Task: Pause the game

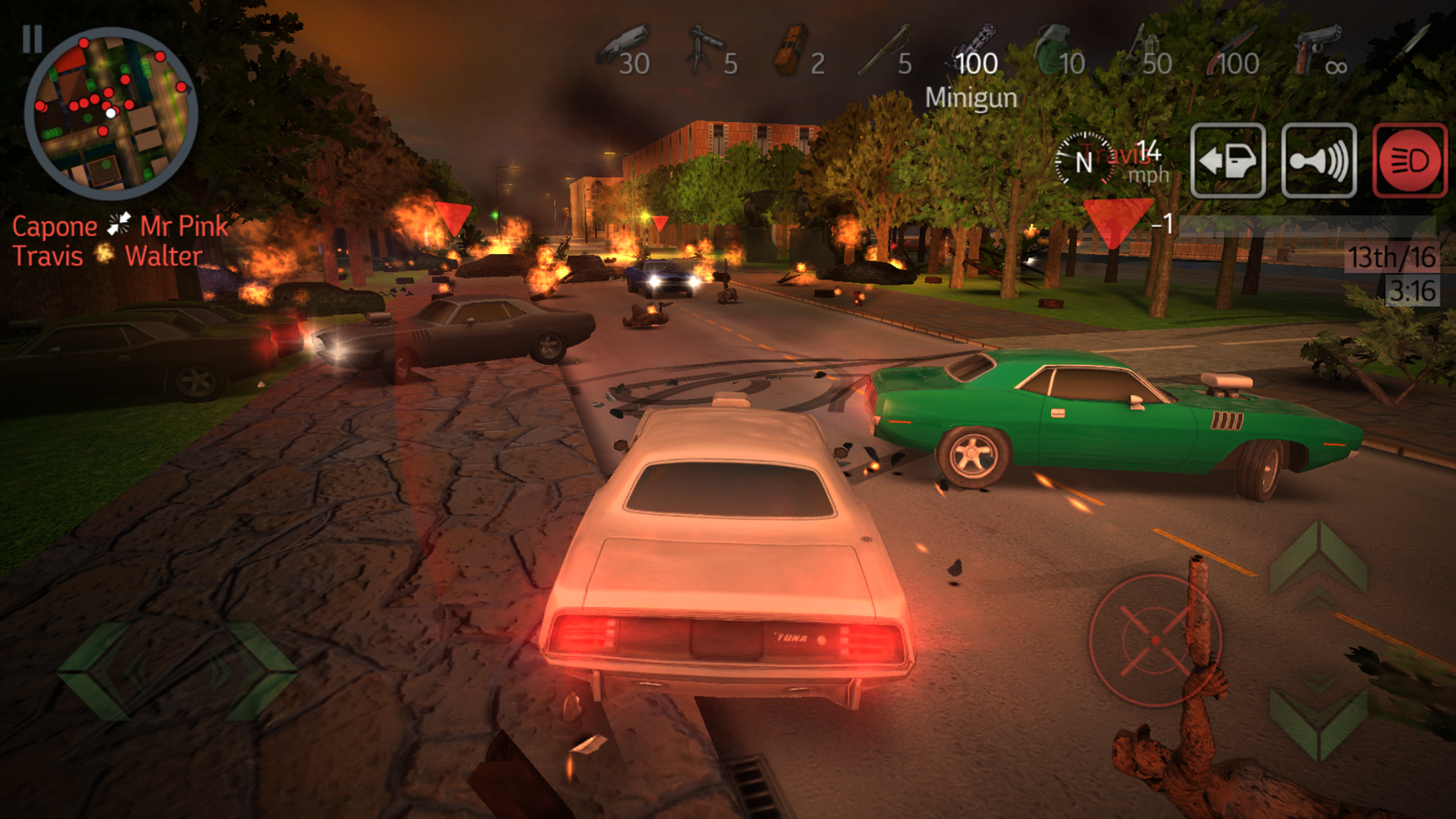Action: [35, 38]
